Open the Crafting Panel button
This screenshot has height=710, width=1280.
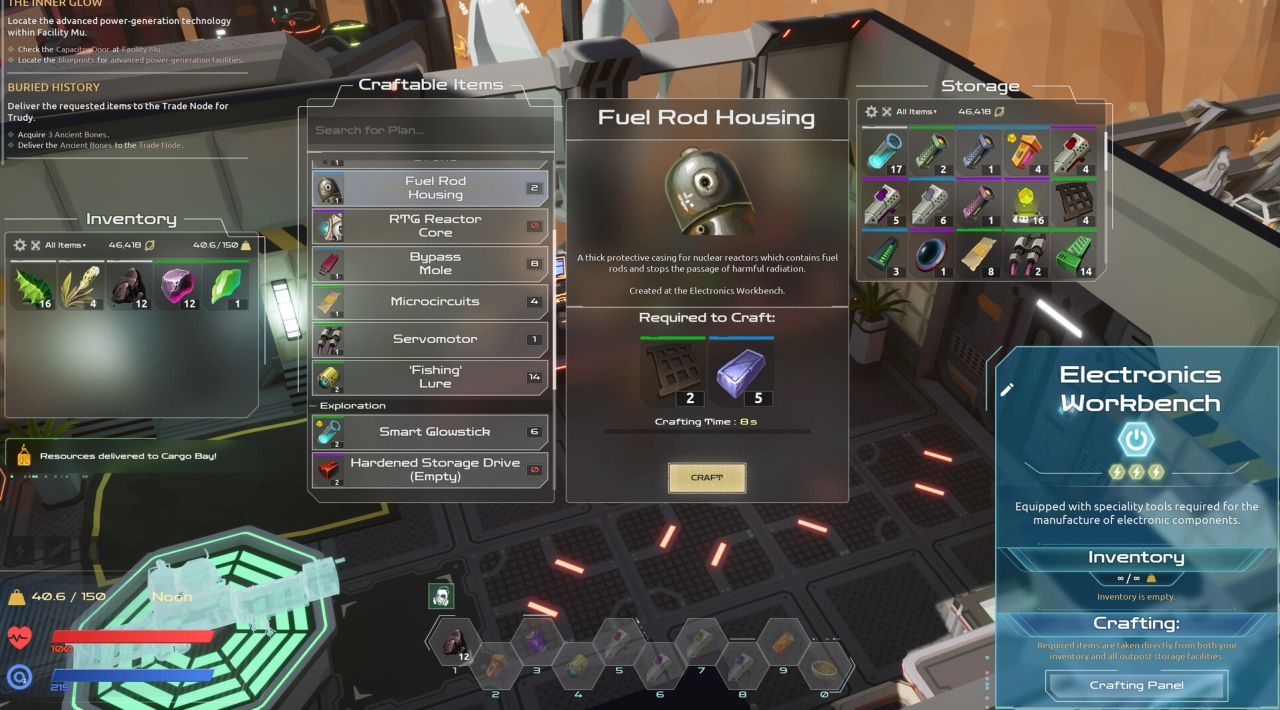1136,685
